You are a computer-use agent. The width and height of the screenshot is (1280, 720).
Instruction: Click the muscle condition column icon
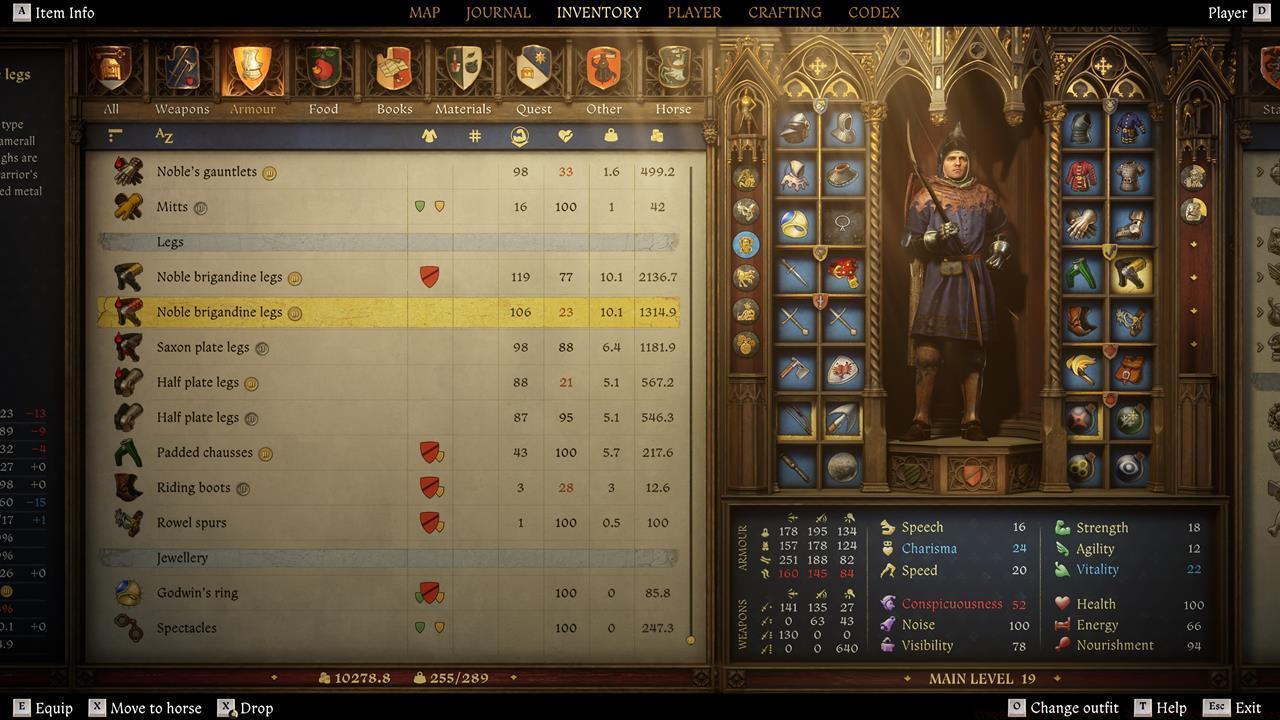coord(521,135)
